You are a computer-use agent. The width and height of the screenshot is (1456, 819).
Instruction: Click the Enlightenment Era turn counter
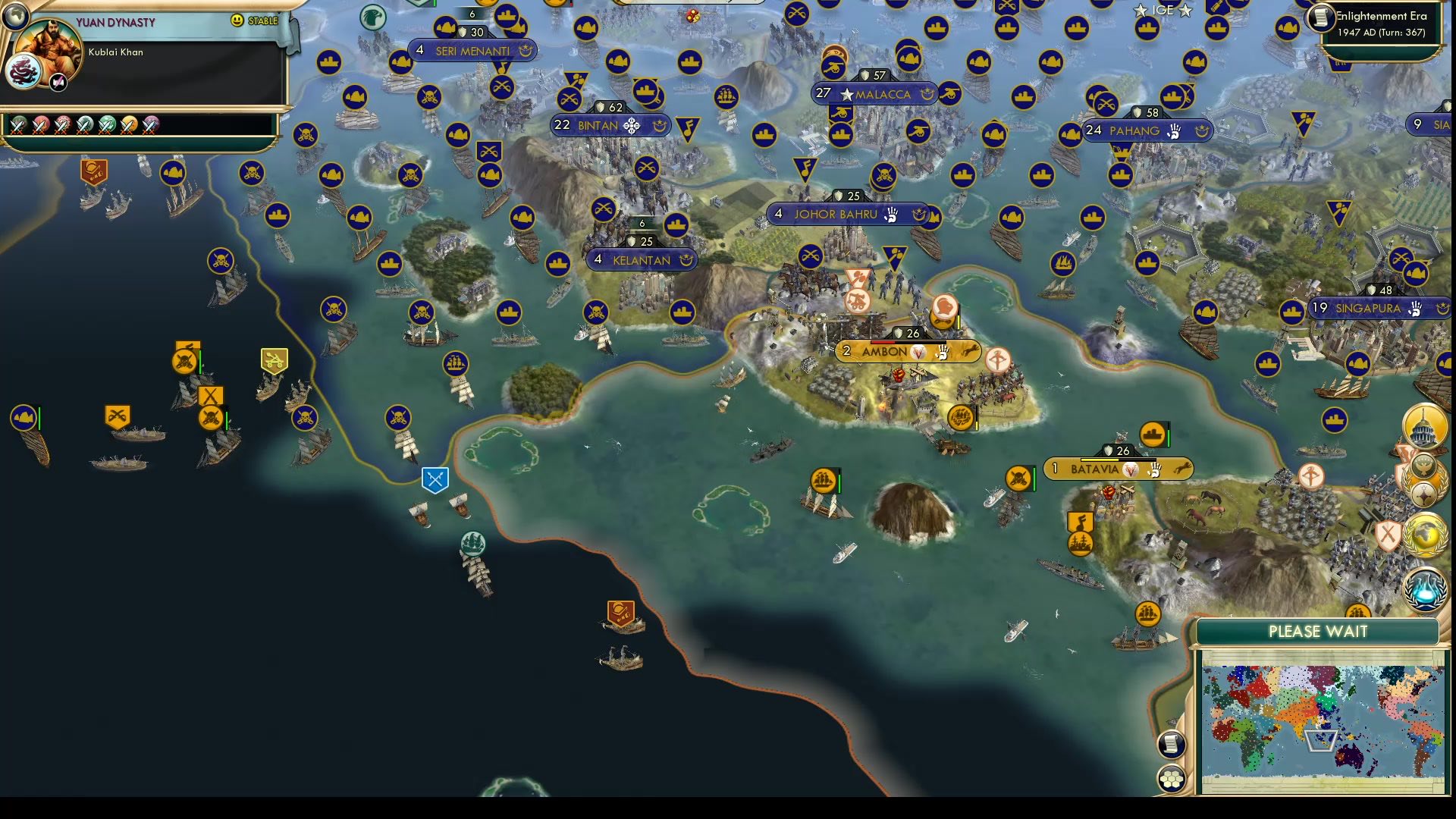pos(1382,23)
